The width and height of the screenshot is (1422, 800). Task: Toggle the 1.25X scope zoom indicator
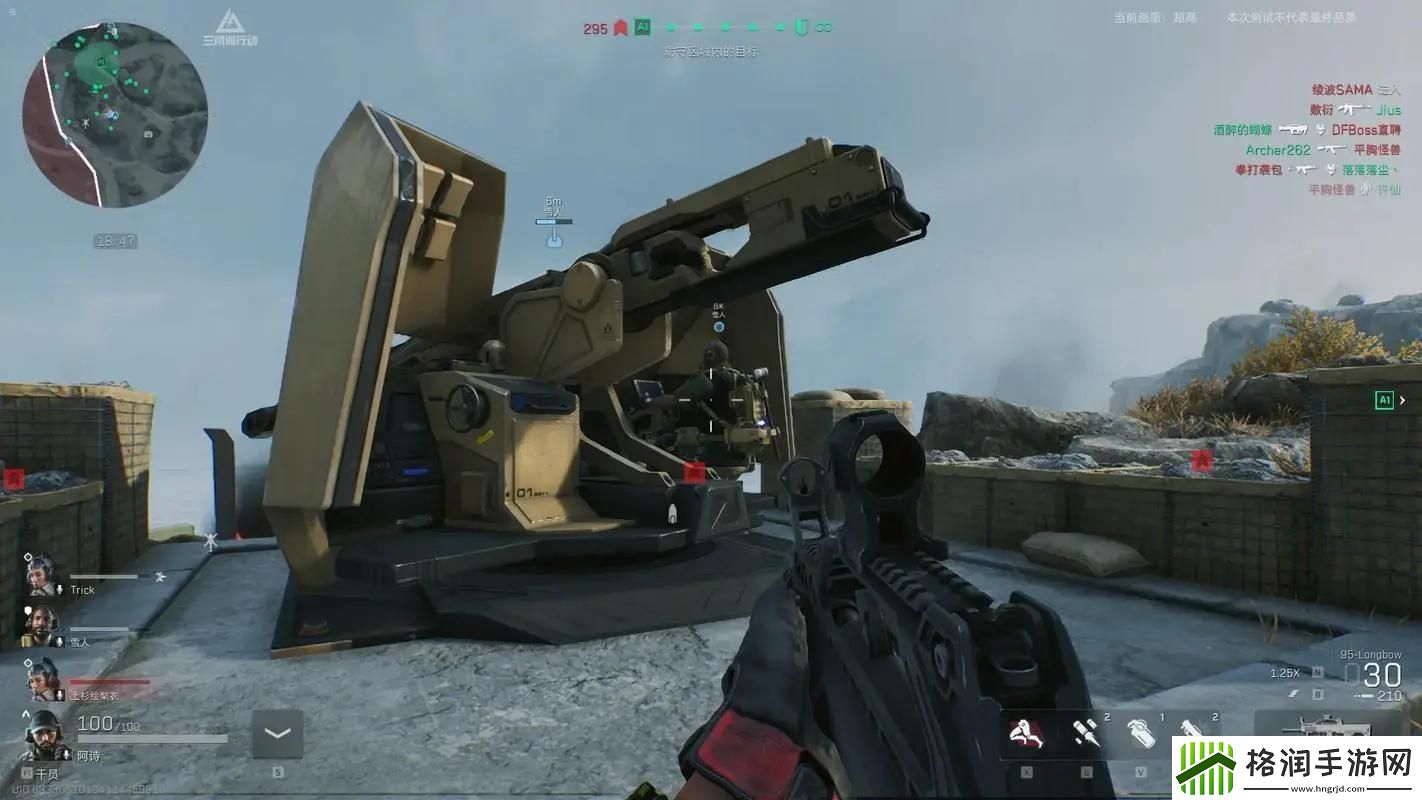tap(1284, 673)
